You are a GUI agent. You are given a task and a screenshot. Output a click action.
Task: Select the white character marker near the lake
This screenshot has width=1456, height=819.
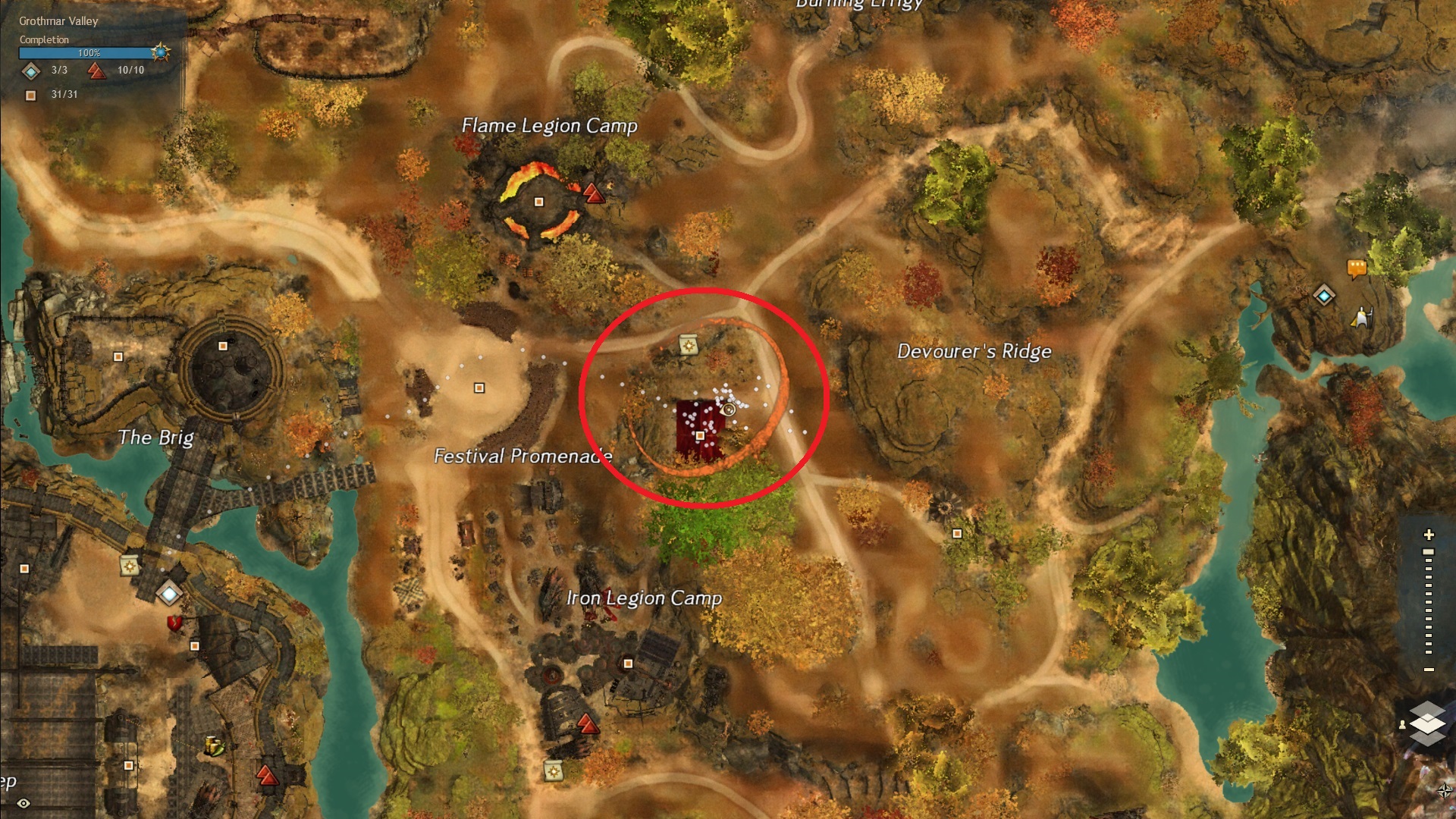1362,317
